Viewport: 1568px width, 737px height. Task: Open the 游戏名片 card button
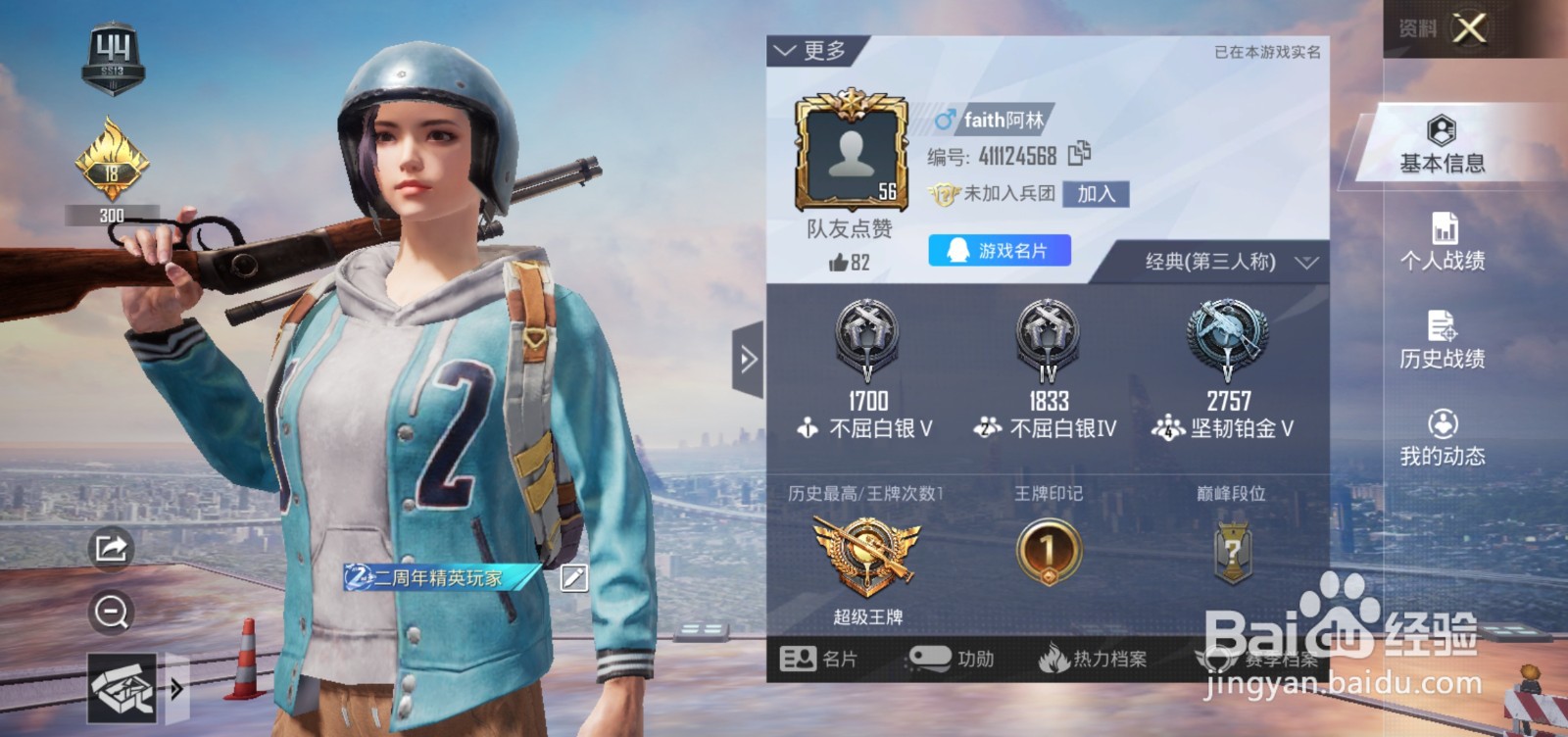997,251
